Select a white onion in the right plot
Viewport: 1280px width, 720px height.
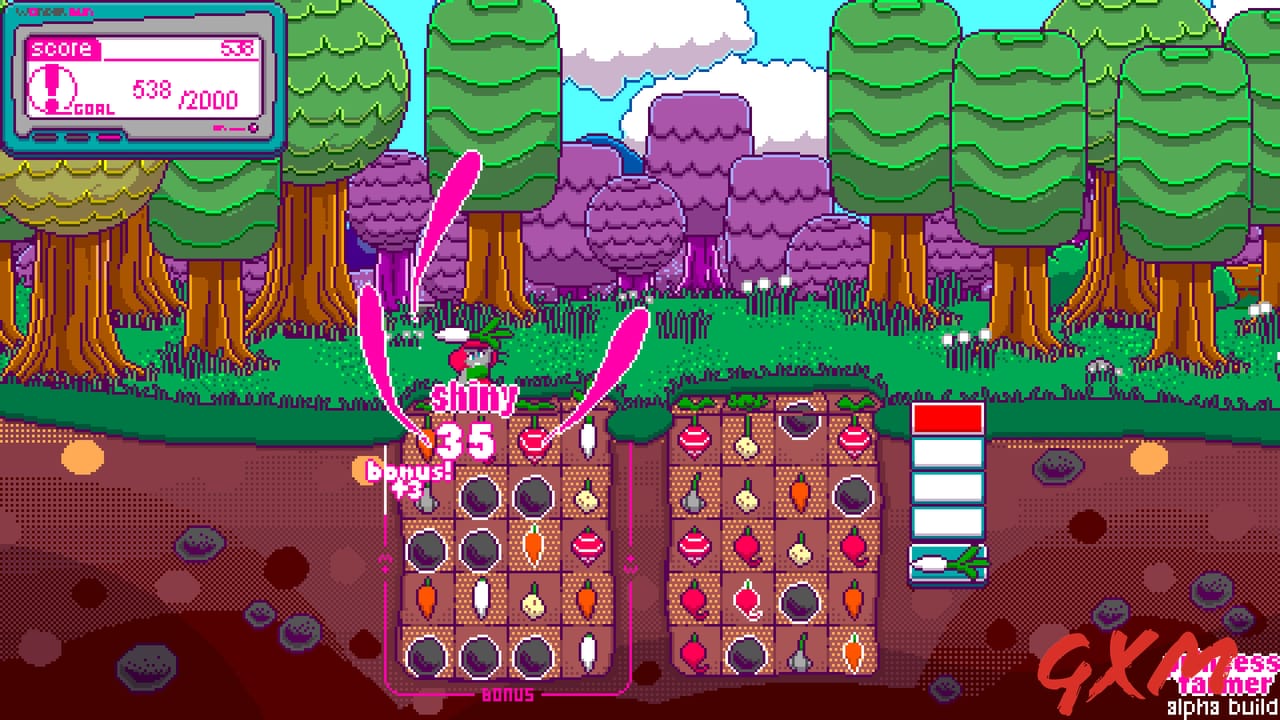(x=747, y=447)
